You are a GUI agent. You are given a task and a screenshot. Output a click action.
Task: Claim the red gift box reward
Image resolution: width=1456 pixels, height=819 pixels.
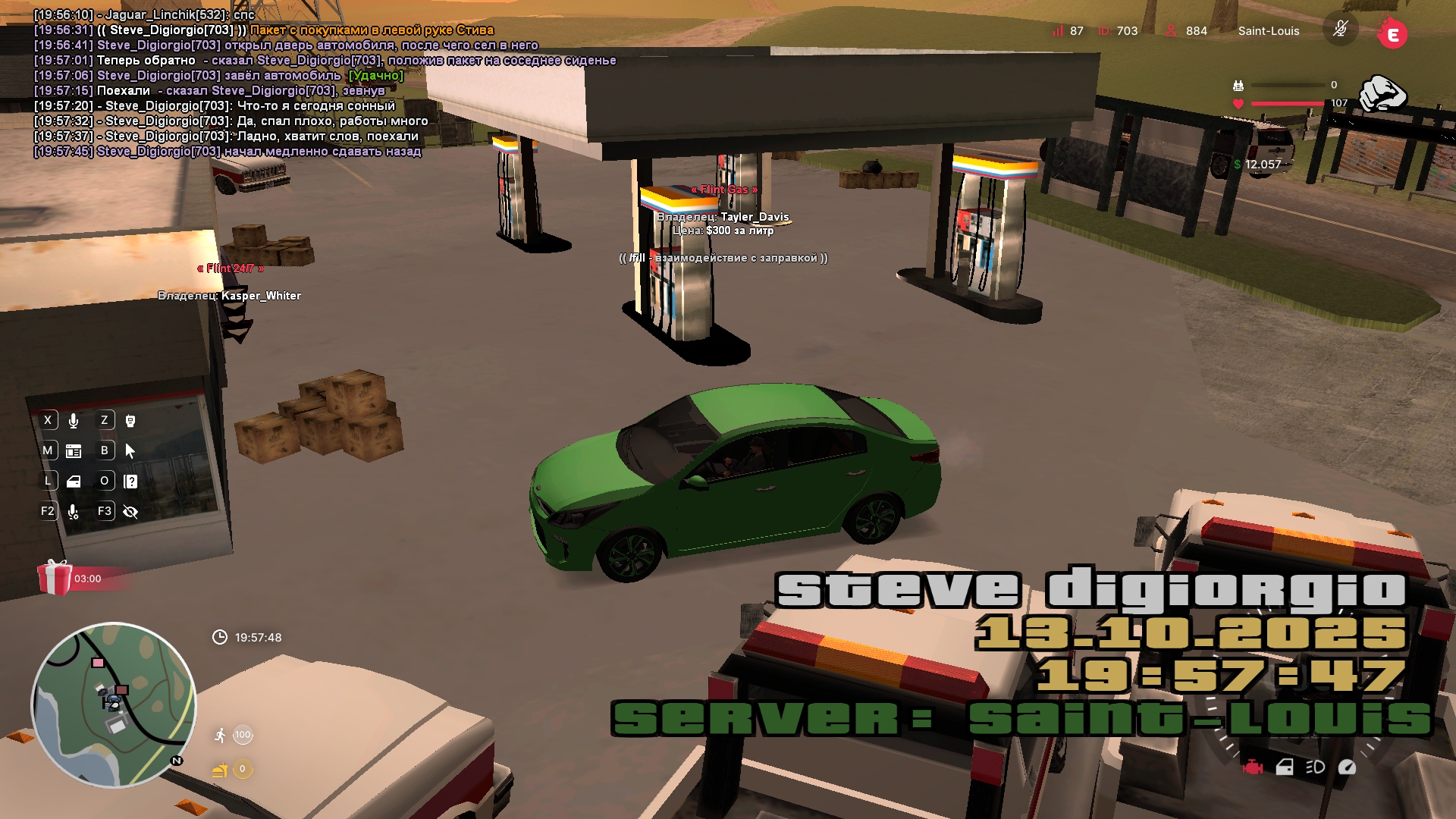[x=55, y=578]
